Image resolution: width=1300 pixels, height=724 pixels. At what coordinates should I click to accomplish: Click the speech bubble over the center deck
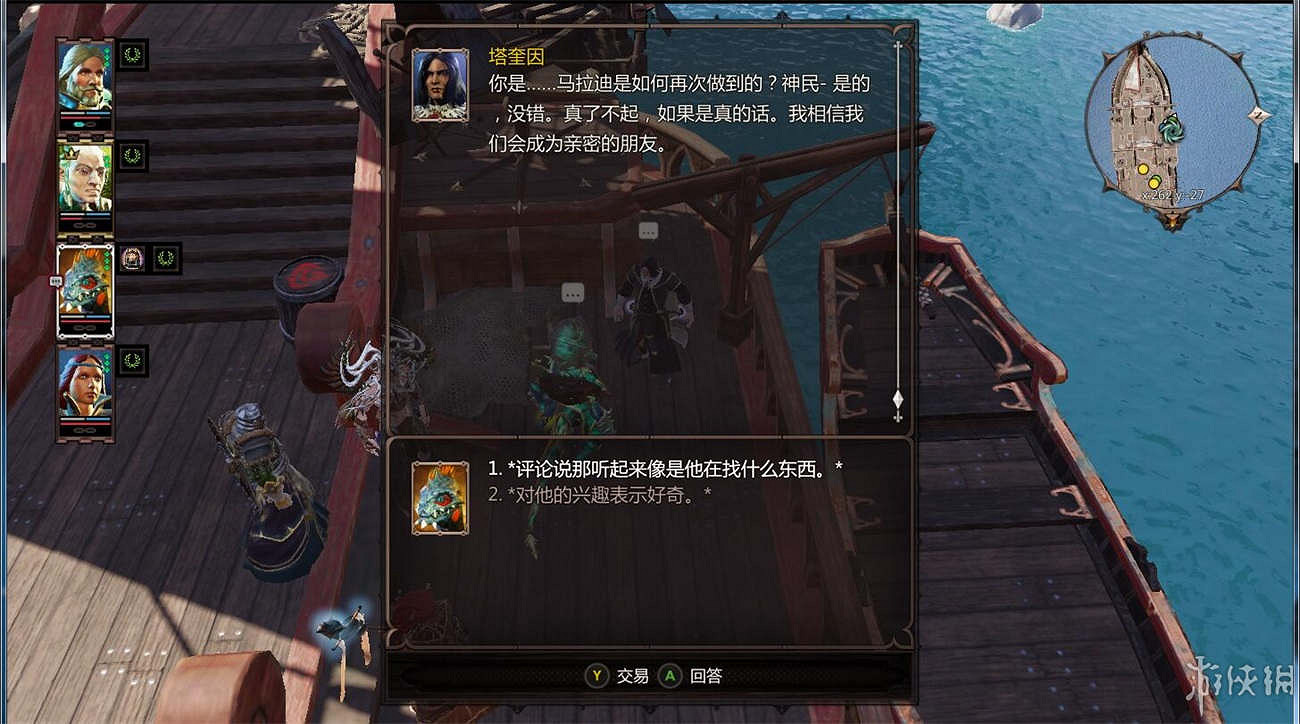pos(572,294)
